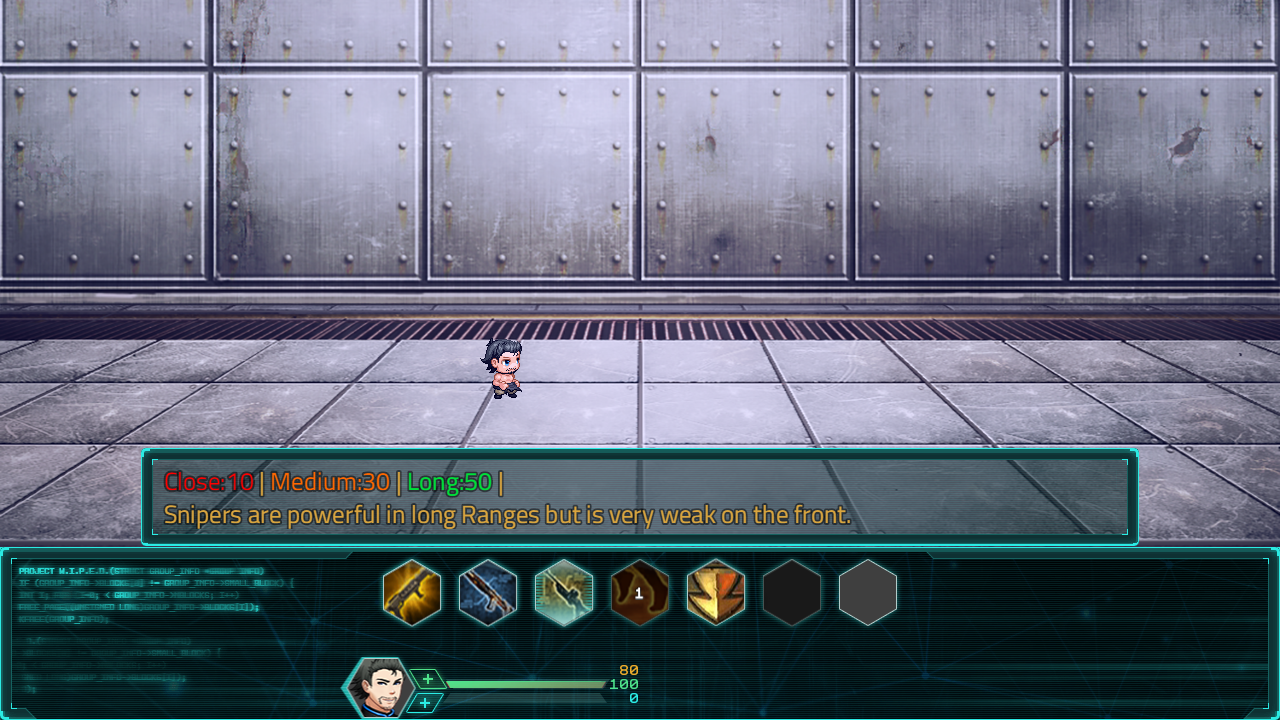Select the sniper rifle skill hexagon

click(565, 593)
